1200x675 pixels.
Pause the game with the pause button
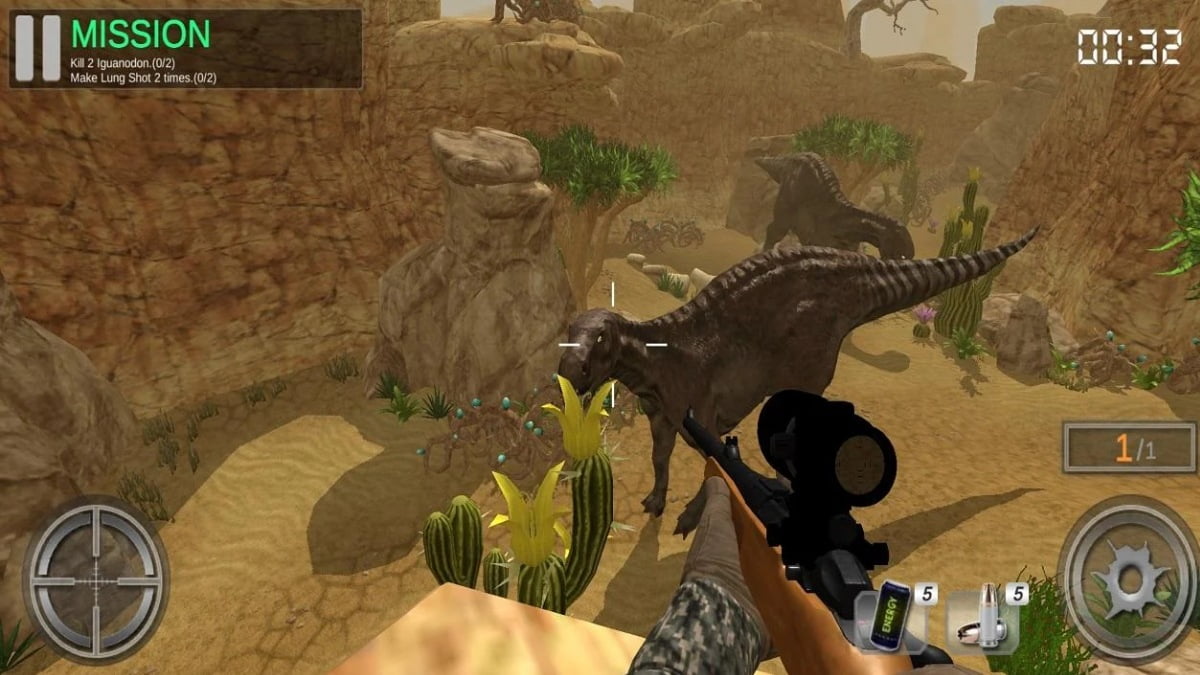[37, 48]
